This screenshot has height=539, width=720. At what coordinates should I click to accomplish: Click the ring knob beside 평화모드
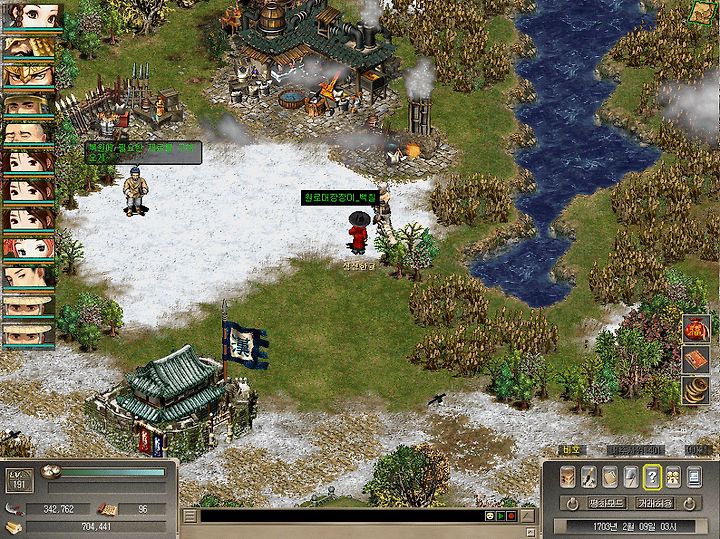click(570, 503)
